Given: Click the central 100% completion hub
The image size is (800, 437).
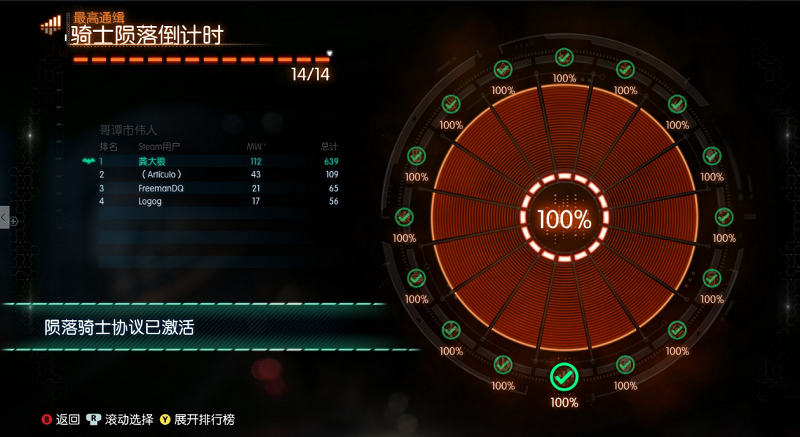Looking at the screenshot, I should pyautogui.click(x=564, y=219).
